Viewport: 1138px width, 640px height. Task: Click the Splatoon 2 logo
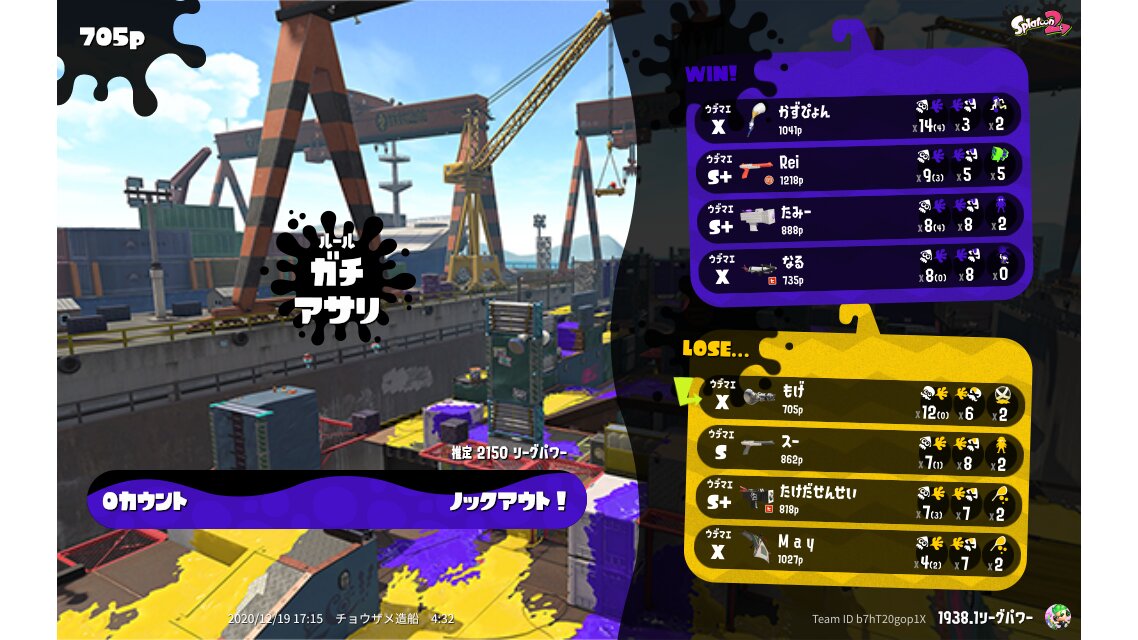pos(1040,25)
